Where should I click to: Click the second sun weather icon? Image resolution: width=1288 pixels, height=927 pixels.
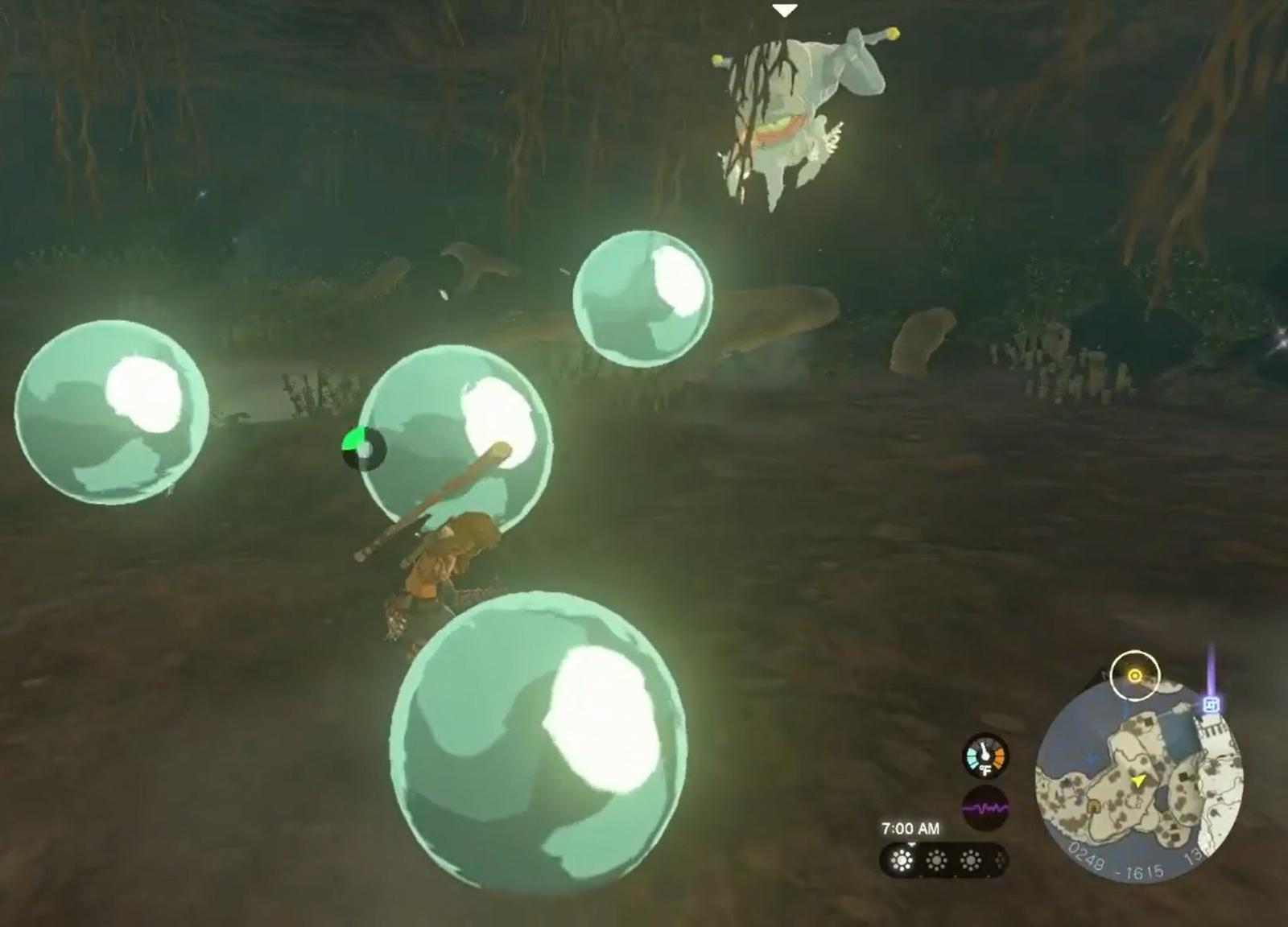[x=936, y=859]
